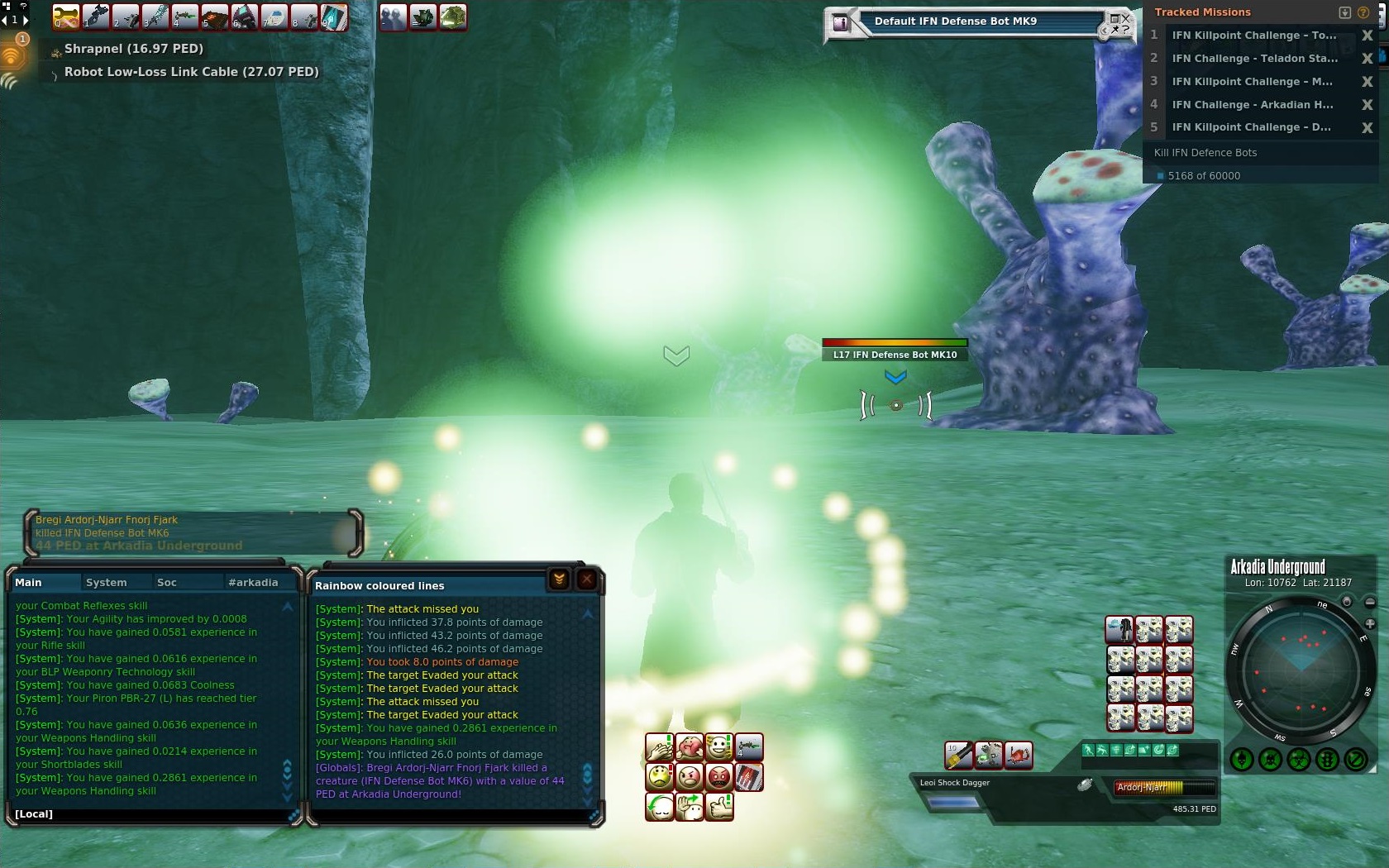Open the Default IFN Defense Bot MK9 panel

pos(955,21)
